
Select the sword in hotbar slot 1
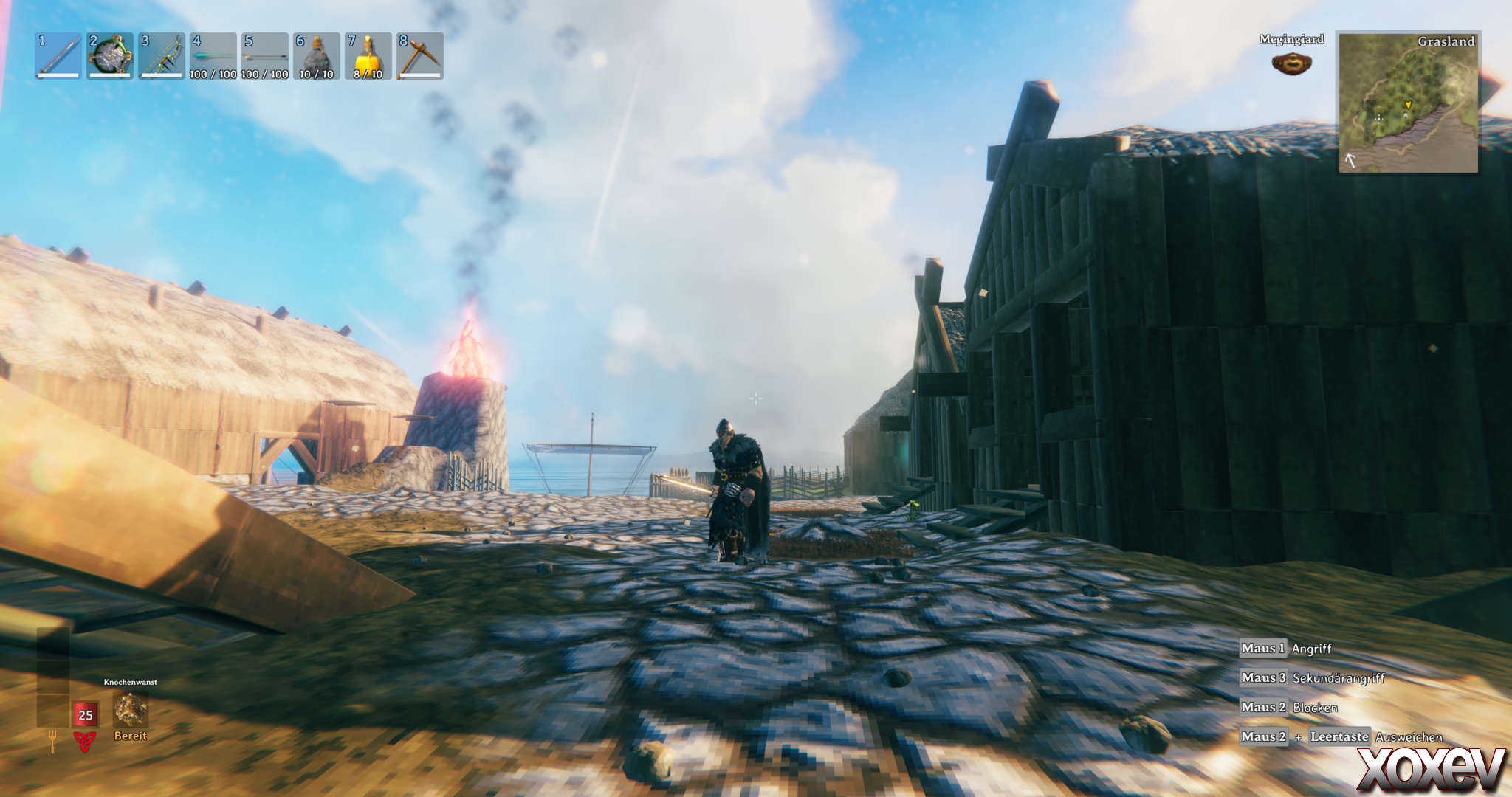pyautogui.click(x=58, y=55)
